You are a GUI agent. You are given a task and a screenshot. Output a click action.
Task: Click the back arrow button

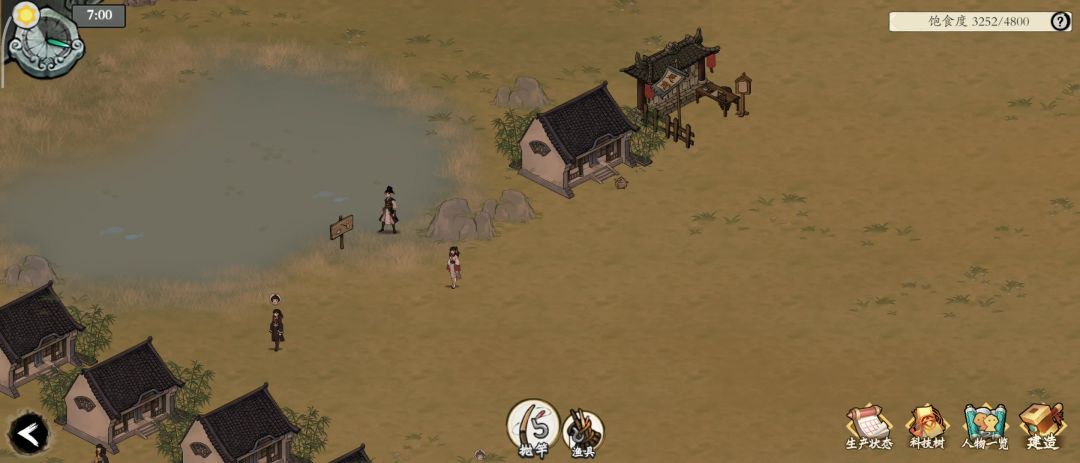(29, 432)
